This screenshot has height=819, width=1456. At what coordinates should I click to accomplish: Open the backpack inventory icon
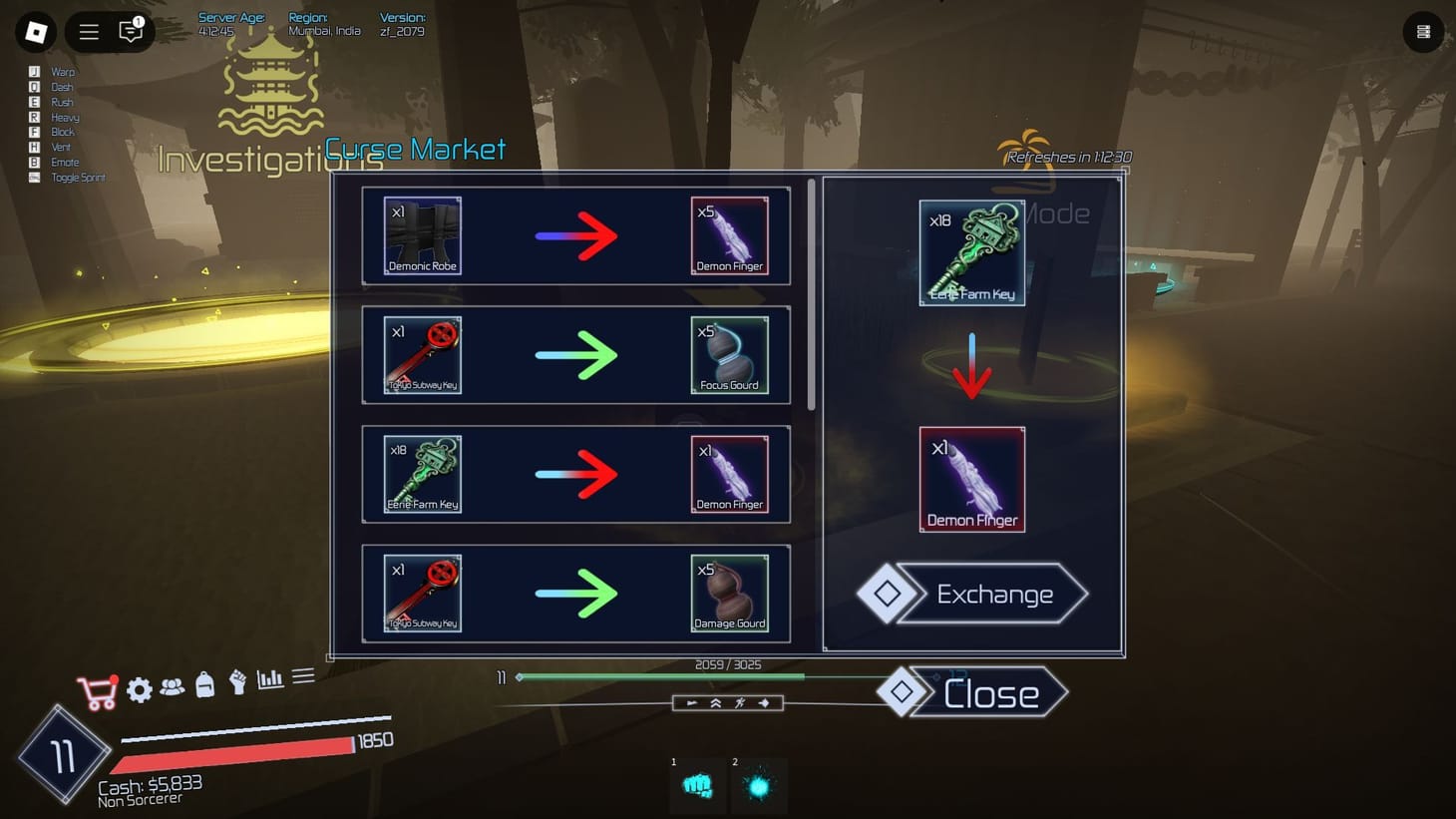(x=204, y=684)
